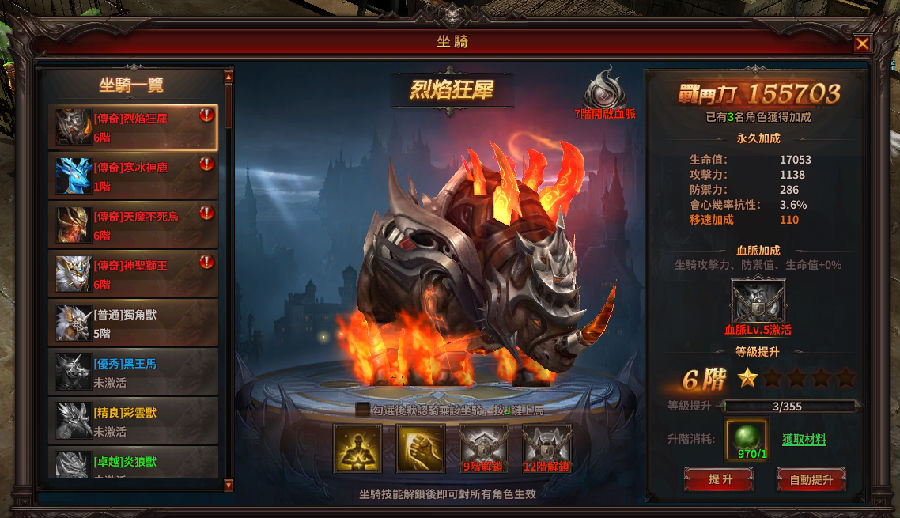The height and width of the screenshot is (518, 900).
Task: Choose the 天庭不死鳥 mount entry
Action: [x=134, y=225]
